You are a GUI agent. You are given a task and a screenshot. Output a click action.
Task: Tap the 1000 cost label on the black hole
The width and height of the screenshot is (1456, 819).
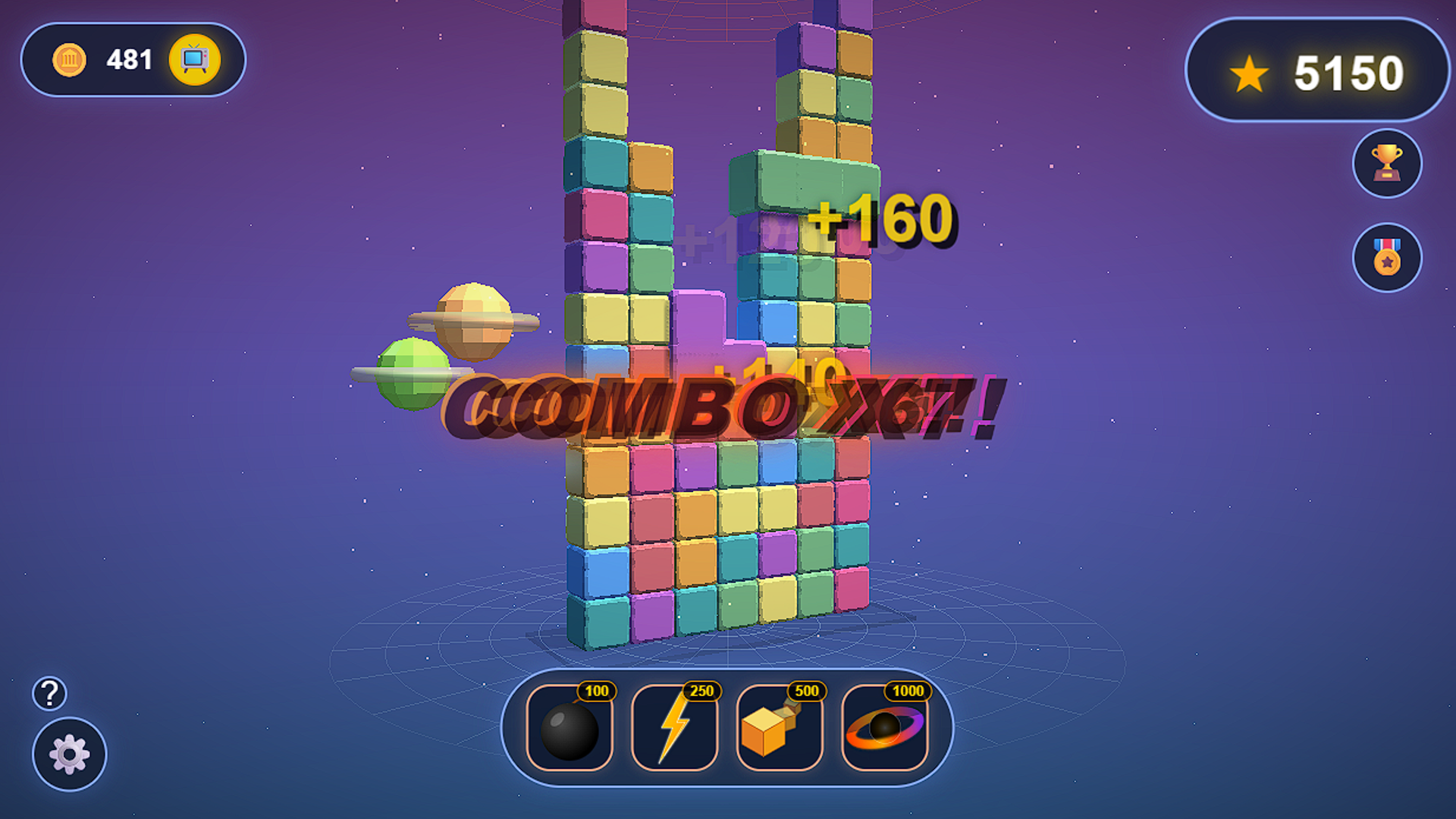pos(908,692)
